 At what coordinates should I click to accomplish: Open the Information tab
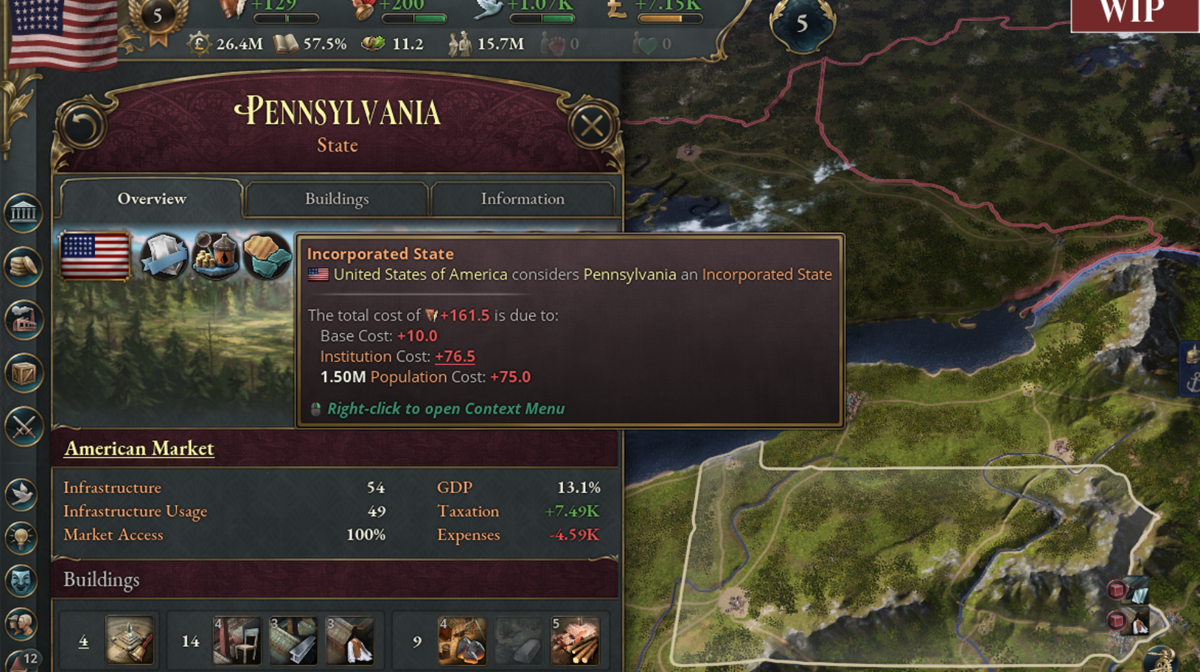pyautogui.click(x=522, y=199)
